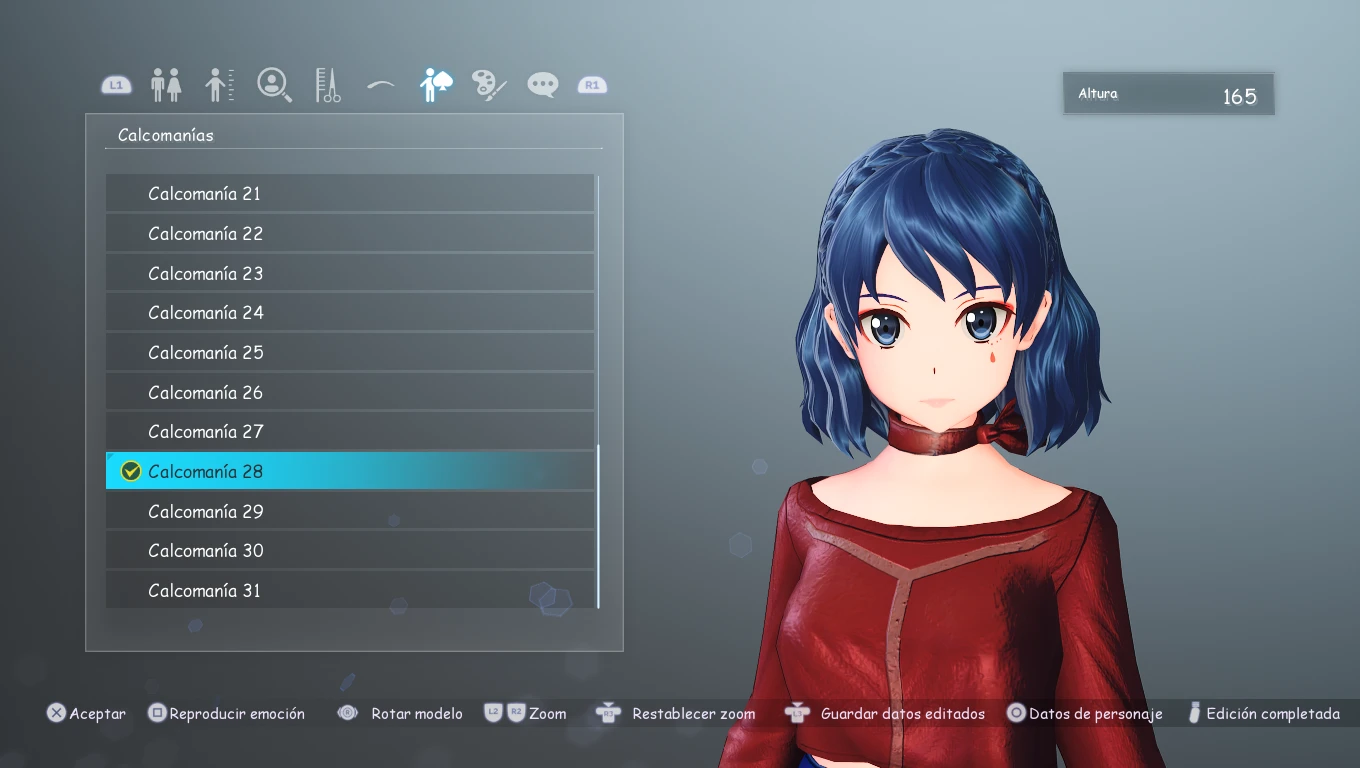Open the paint palette color tab
This screenshot has width=1360, height=768.
coord(489,85)
